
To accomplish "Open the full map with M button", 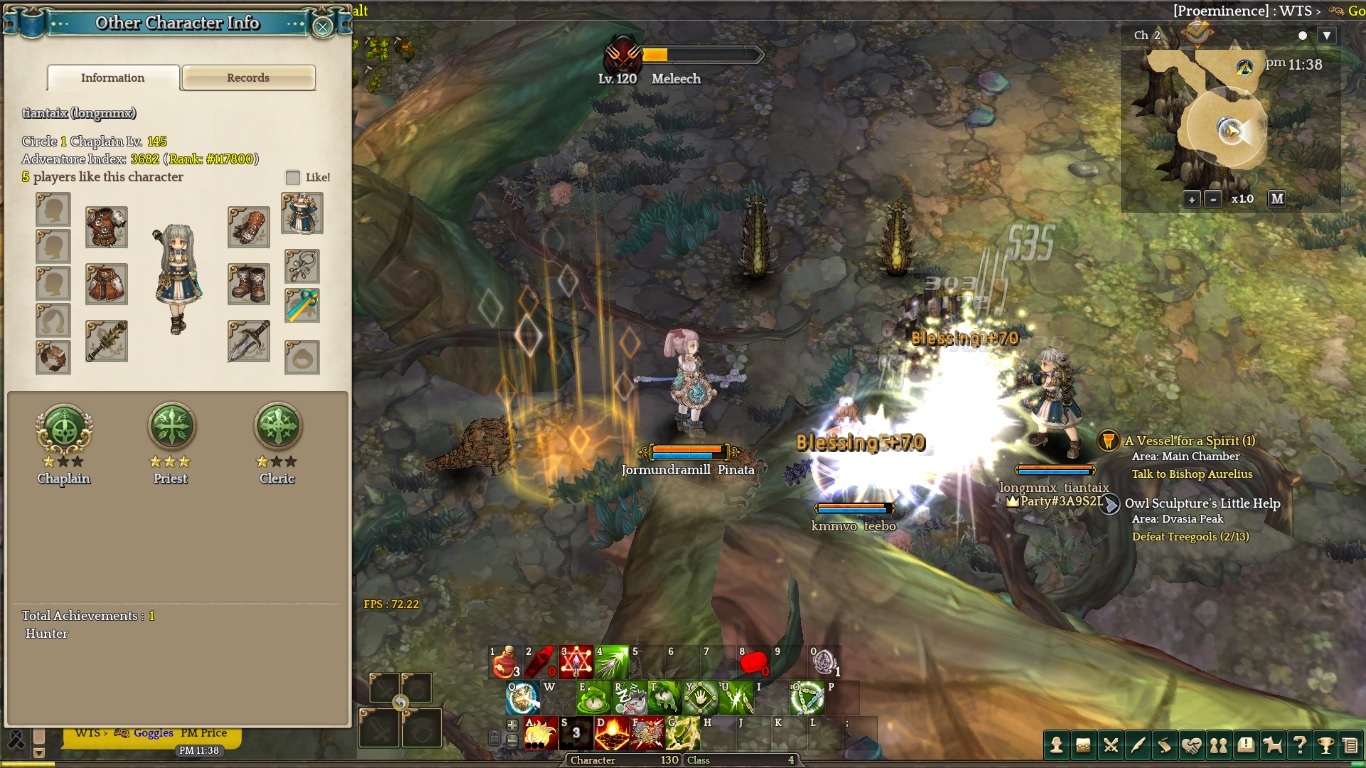I will tap(1277, 199).
